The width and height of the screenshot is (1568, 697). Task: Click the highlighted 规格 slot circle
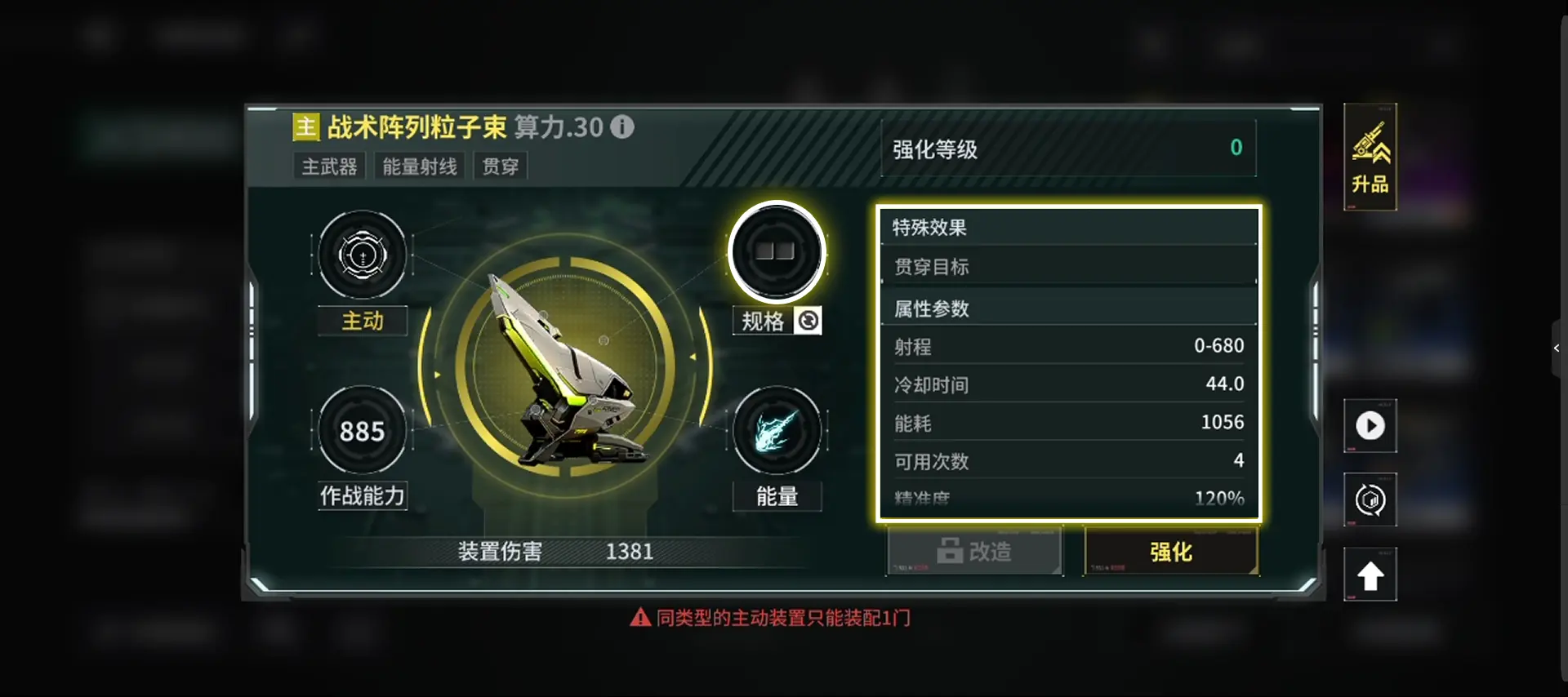point(777,251)
